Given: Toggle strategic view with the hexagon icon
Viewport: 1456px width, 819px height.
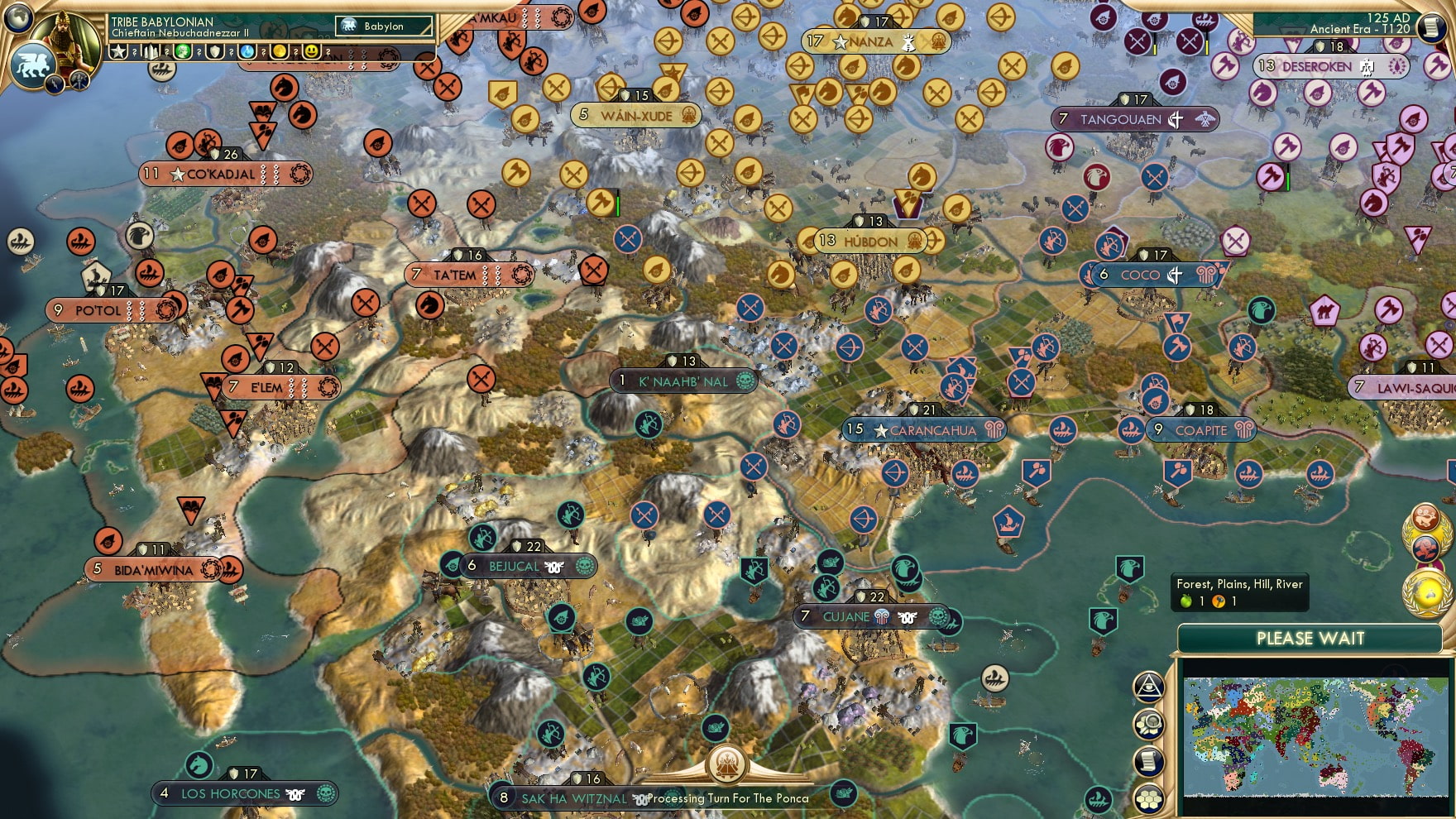Looking at the screenshot, I should click(1149, 796).
